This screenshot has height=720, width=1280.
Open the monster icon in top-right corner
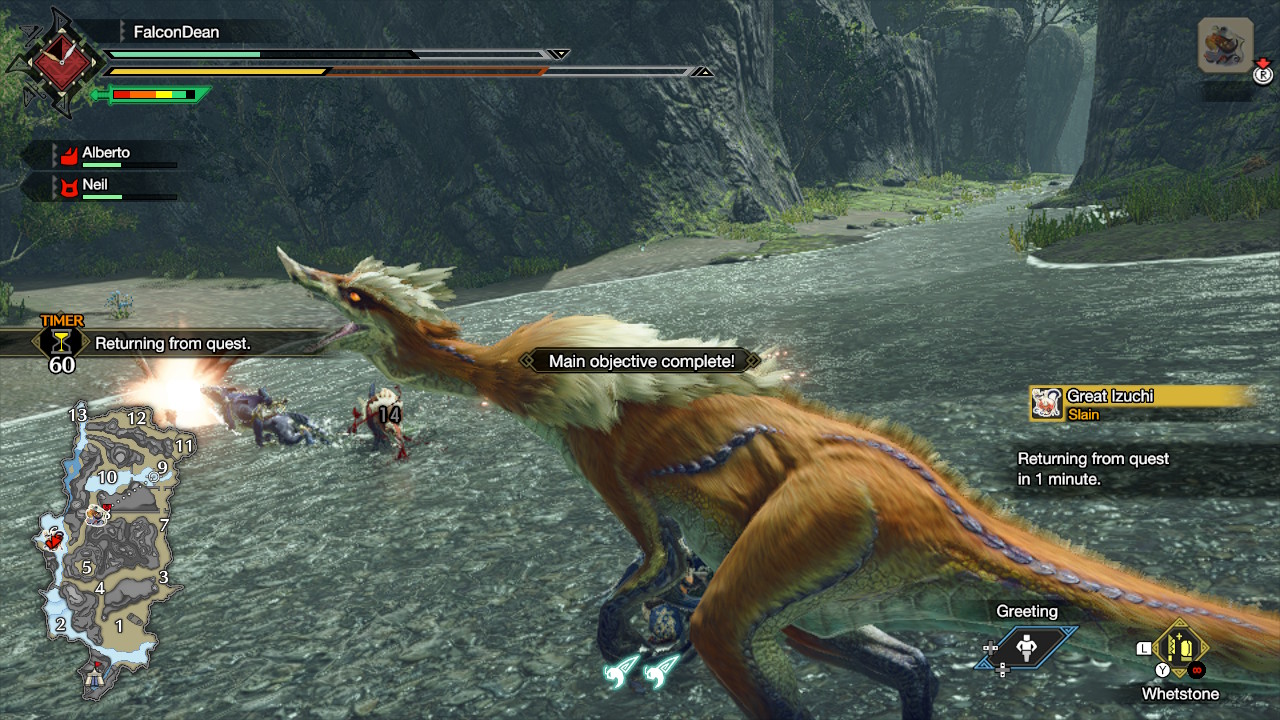pyautogui.click(x=1225, y=46)
